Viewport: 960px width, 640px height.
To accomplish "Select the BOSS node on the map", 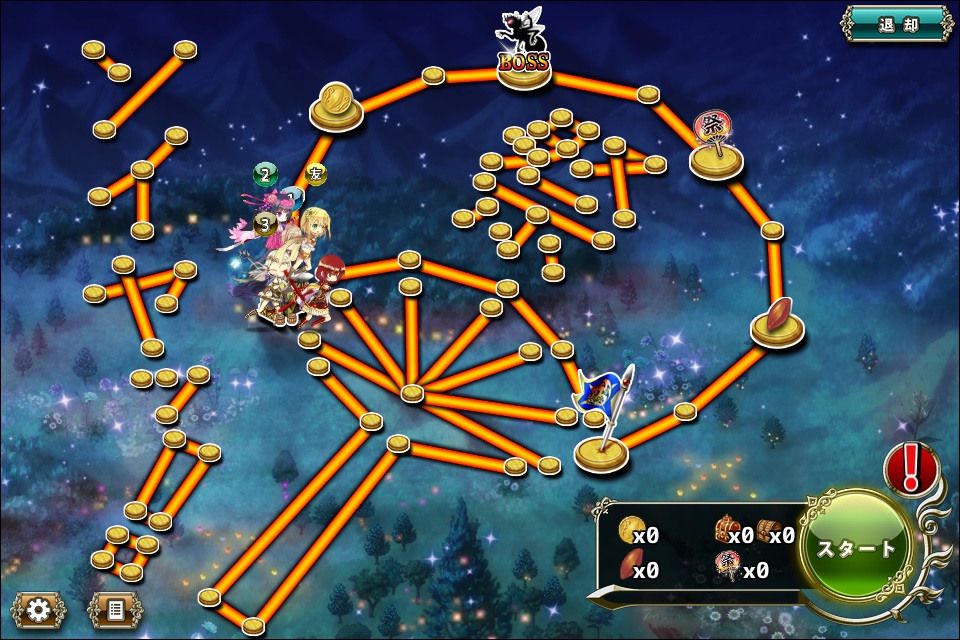I will pyautogui.click(x=524, y=62).
